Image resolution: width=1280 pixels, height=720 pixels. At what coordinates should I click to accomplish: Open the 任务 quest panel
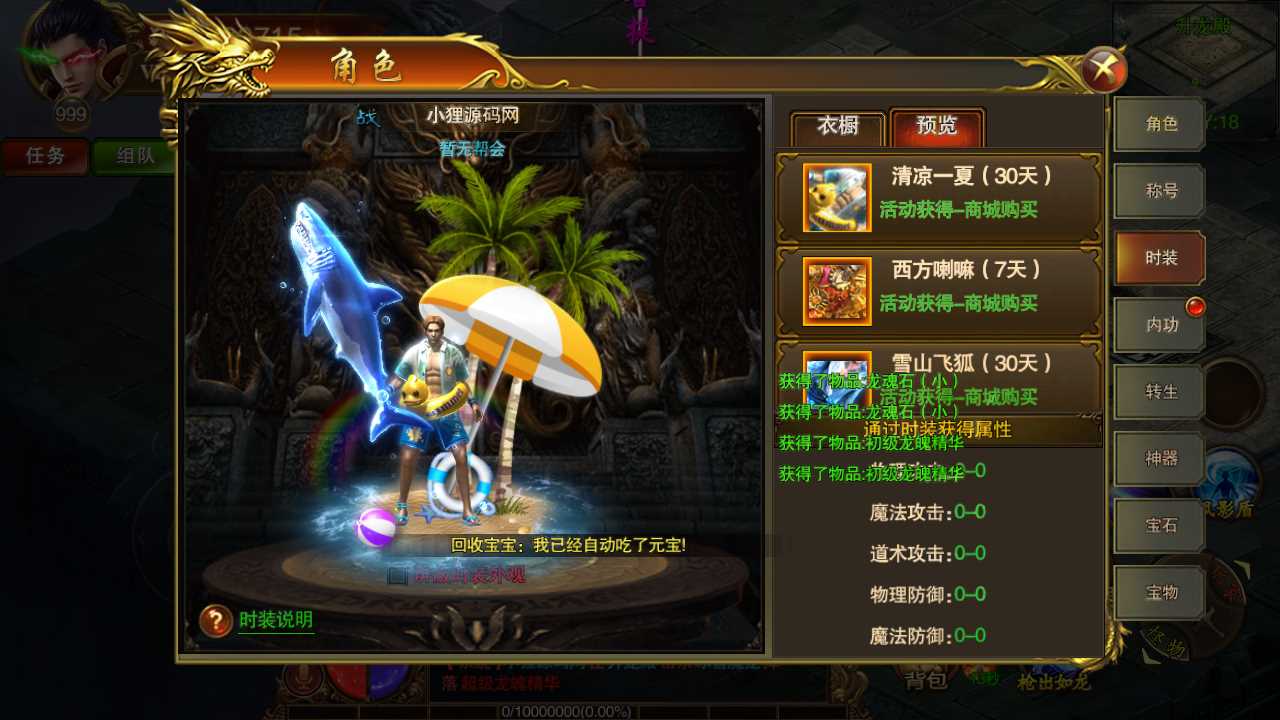point(44,157)
